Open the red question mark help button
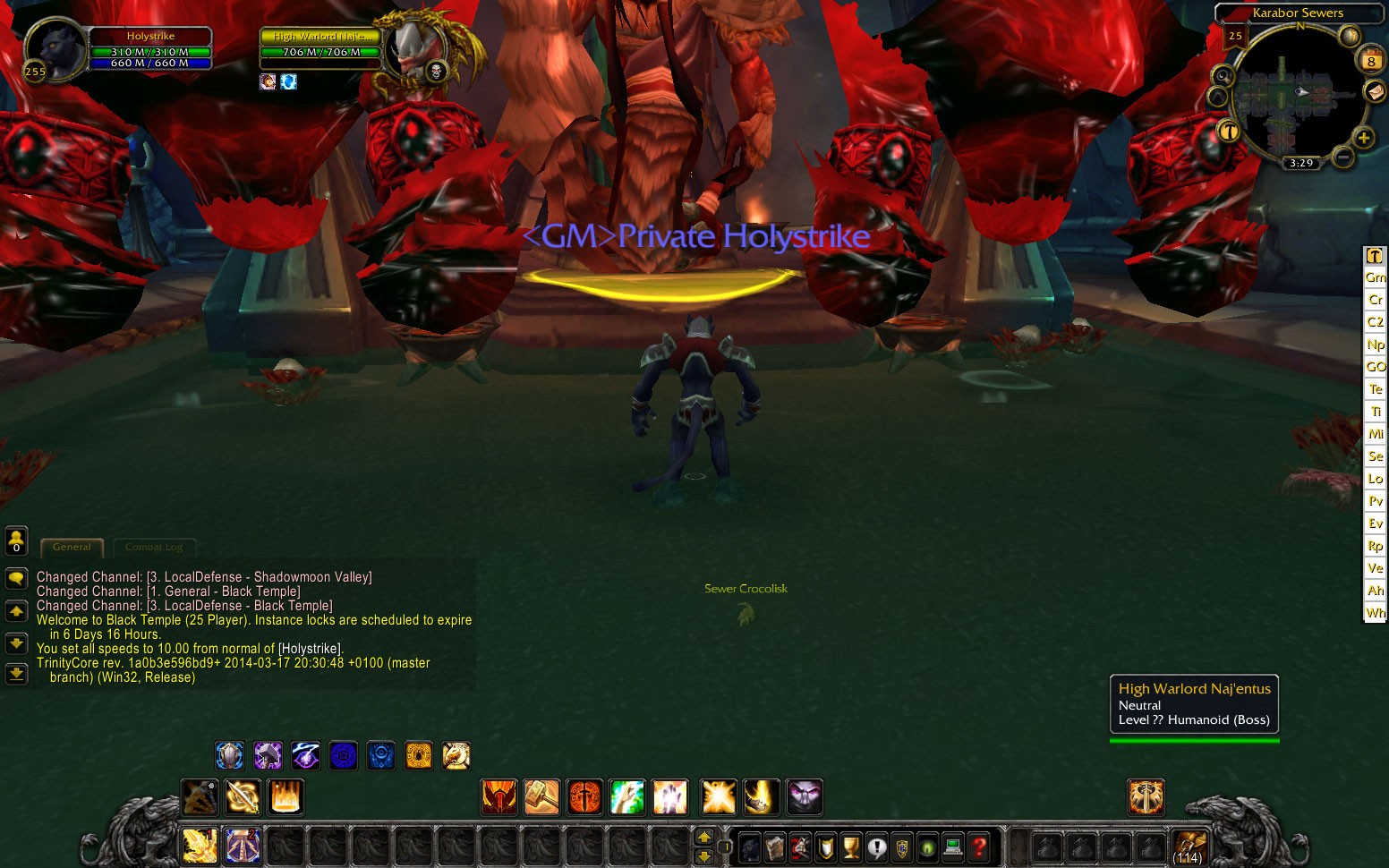Image resolution: width=1389 pixels, height=868 pixels. tap(979, 846)
